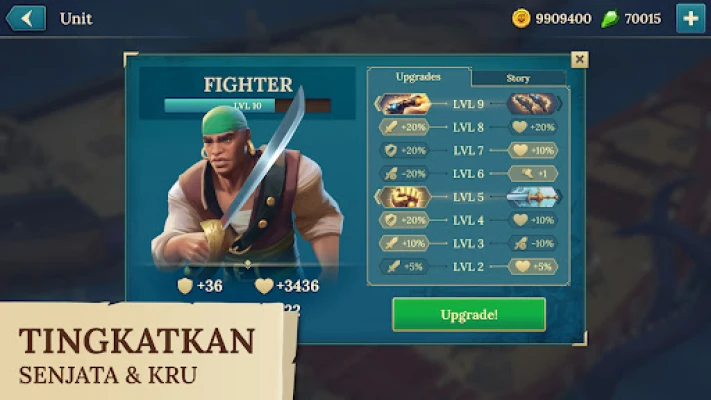Select the LVL 6 +1 upgrade

coord(534,173)
